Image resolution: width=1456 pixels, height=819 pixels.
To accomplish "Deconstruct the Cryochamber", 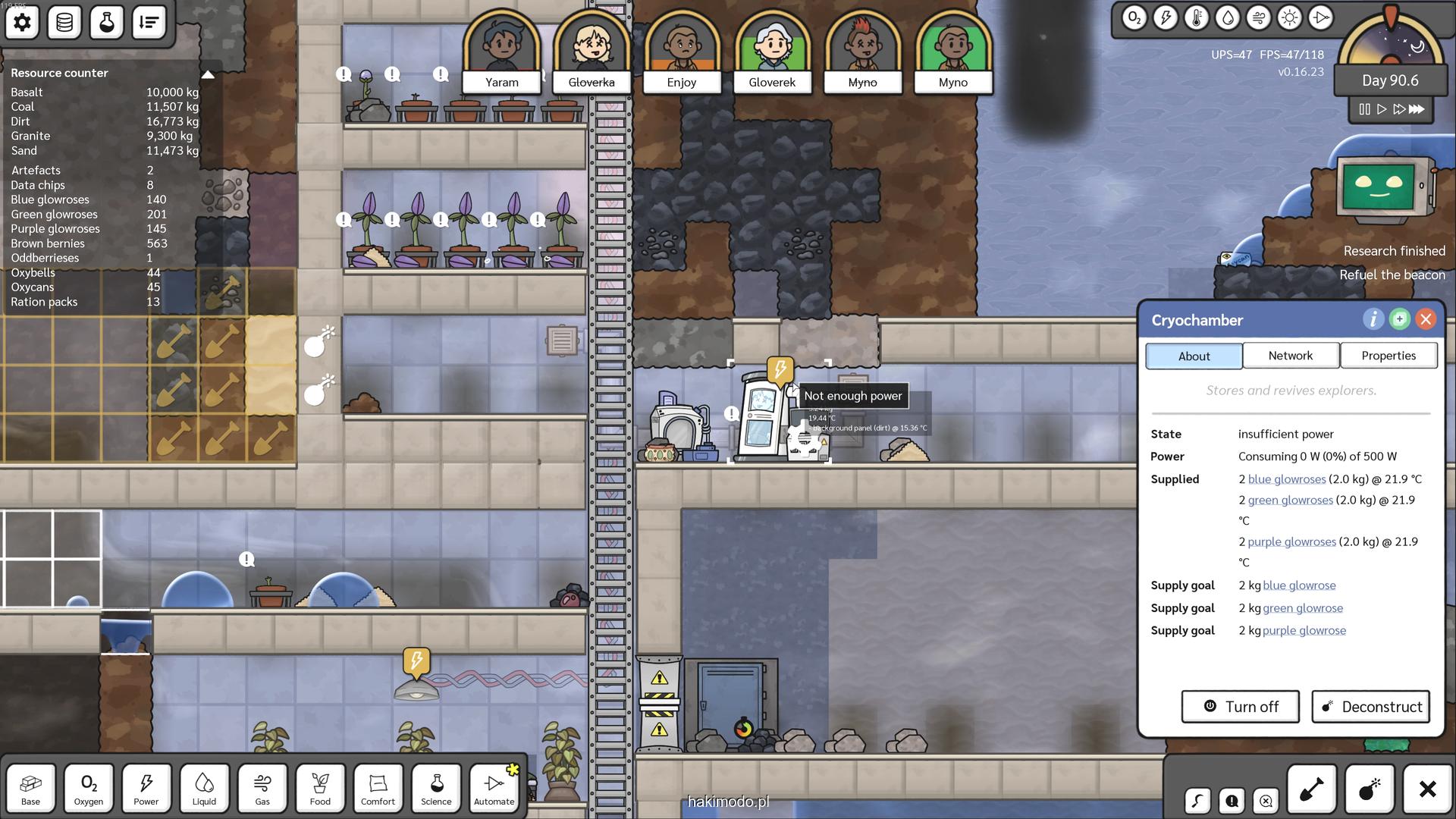I will point(1370,707).
